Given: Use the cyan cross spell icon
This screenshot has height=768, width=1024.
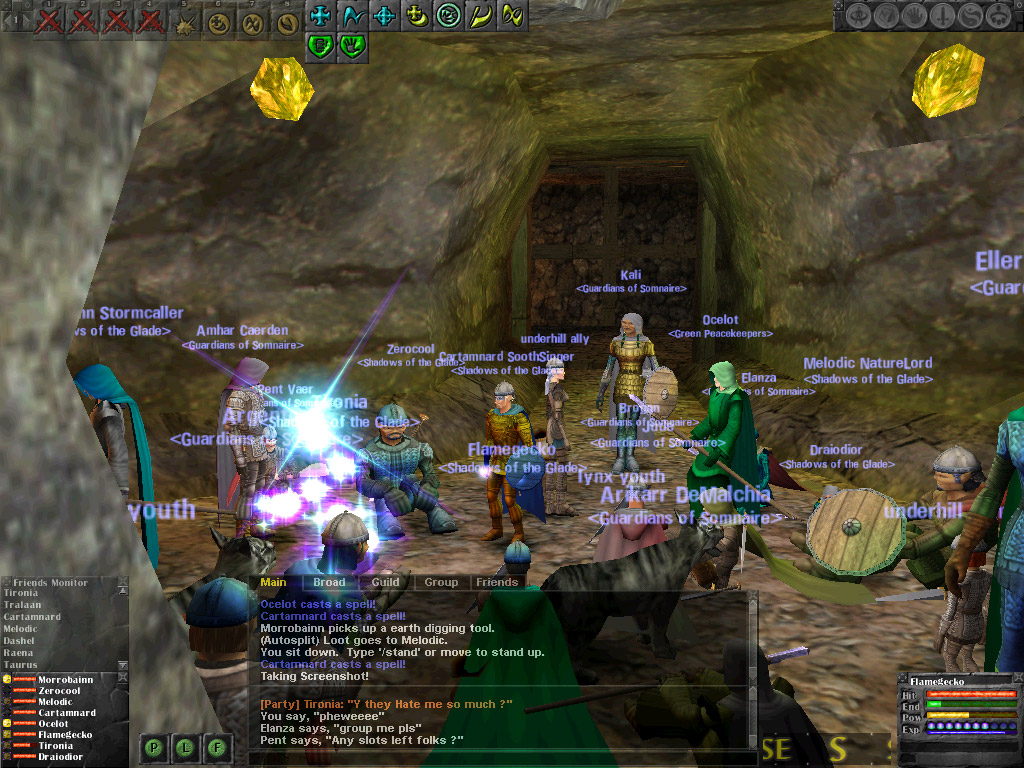Looking at the screenshot, I should (x=320, y=15).
